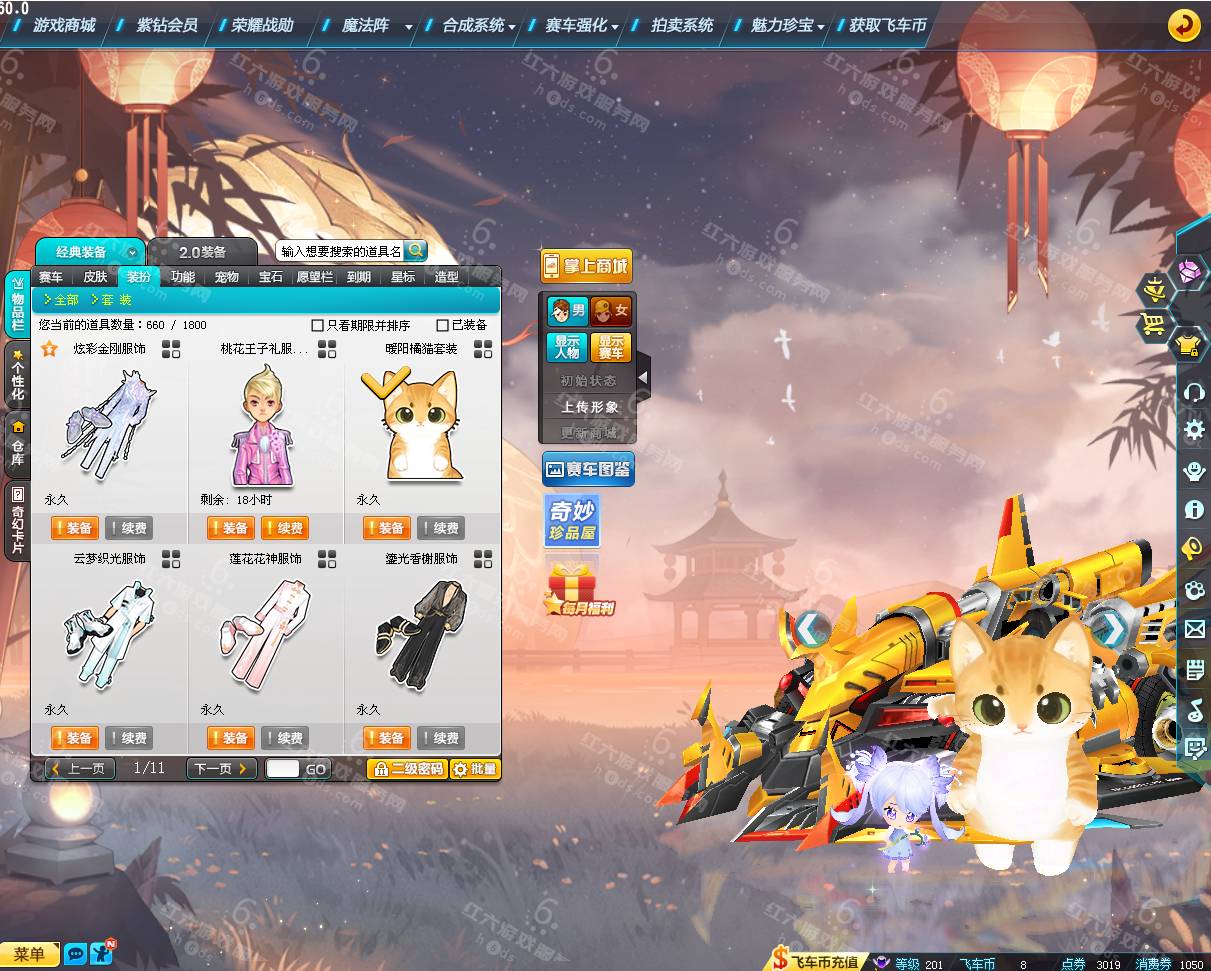Open the 仓库 side tab
The width and height of the screenshot is (1211, 971).
17,445
